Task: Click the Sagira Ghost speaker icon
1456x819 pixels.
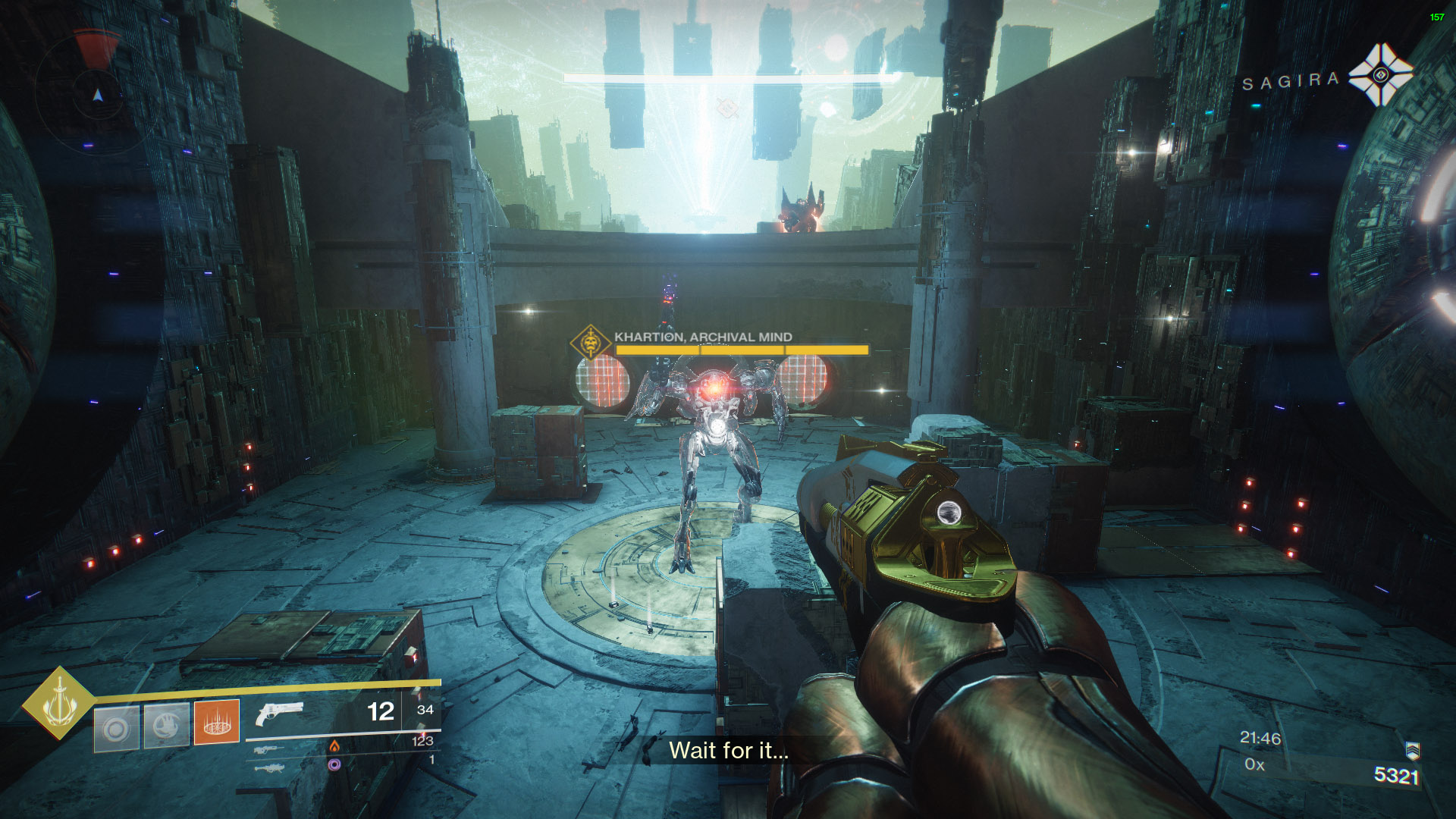Action: pos(1380,74)
